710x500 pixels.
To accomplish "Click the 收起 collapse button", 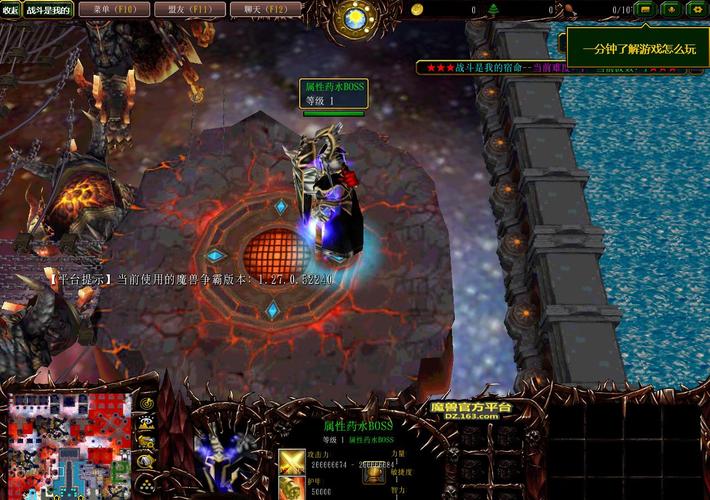I will point(10,10).
